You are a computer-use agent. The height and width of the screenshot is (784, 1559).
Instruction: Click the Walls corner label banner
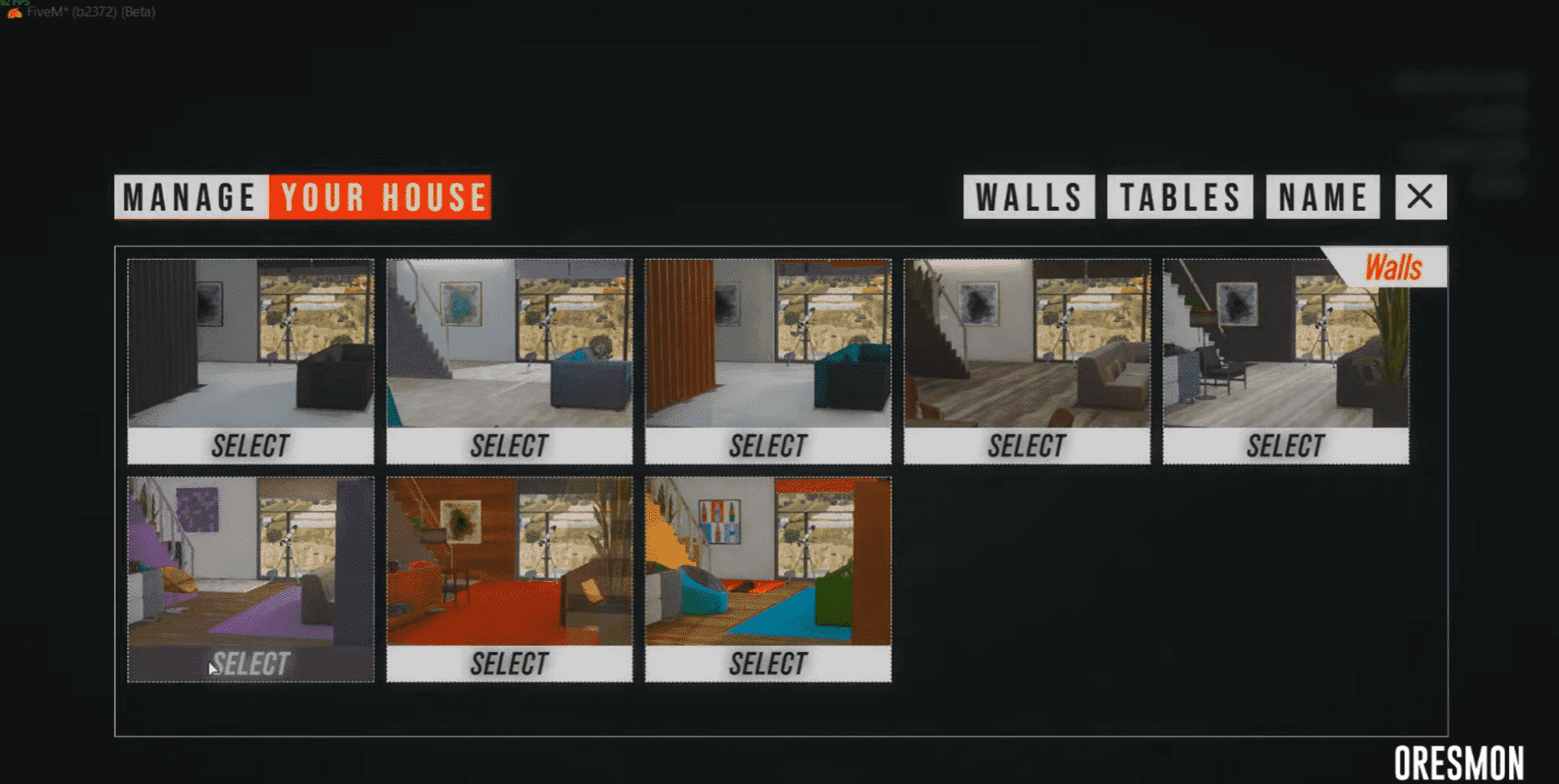[x=1392, y=266]
